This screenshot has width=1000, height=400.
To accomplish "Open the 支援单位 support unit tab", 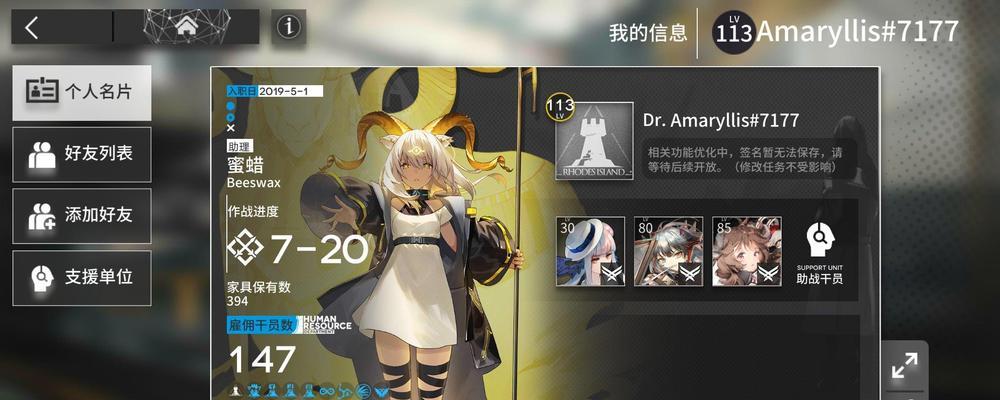I will (x=82, y=277).
